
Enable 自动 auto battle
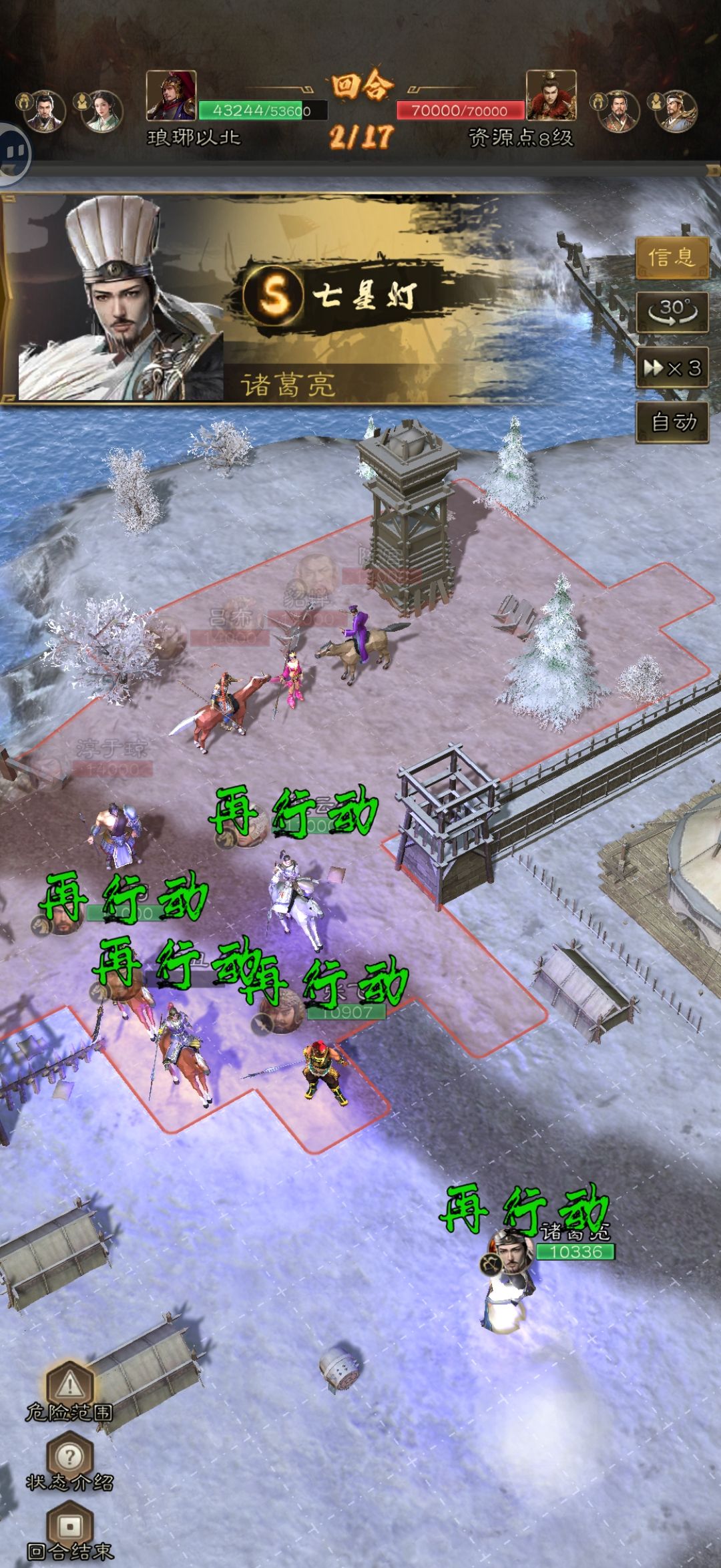(x=671, y=422)
